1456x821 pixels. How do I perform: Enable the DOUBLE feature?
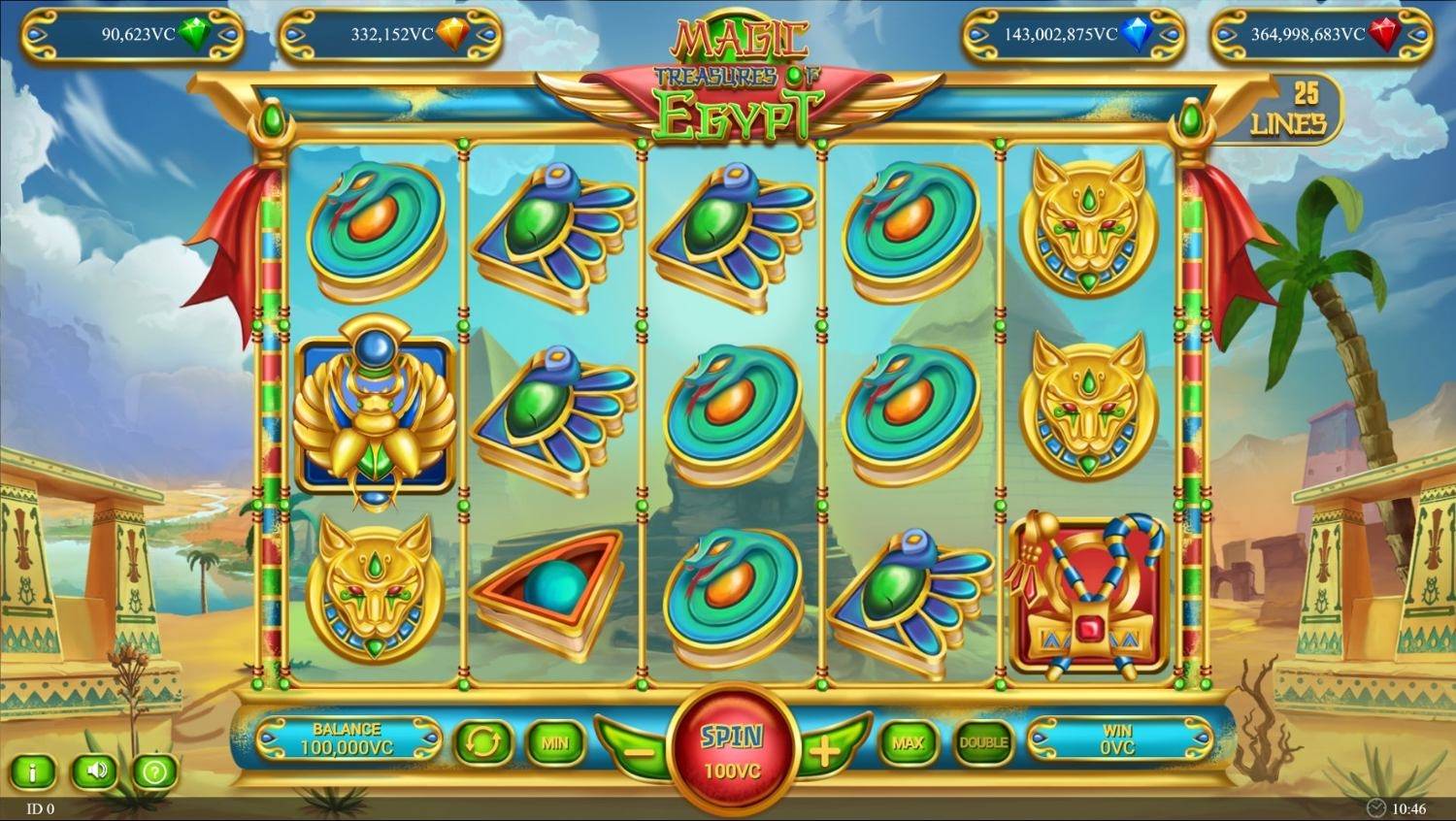[x=984, y=743]
